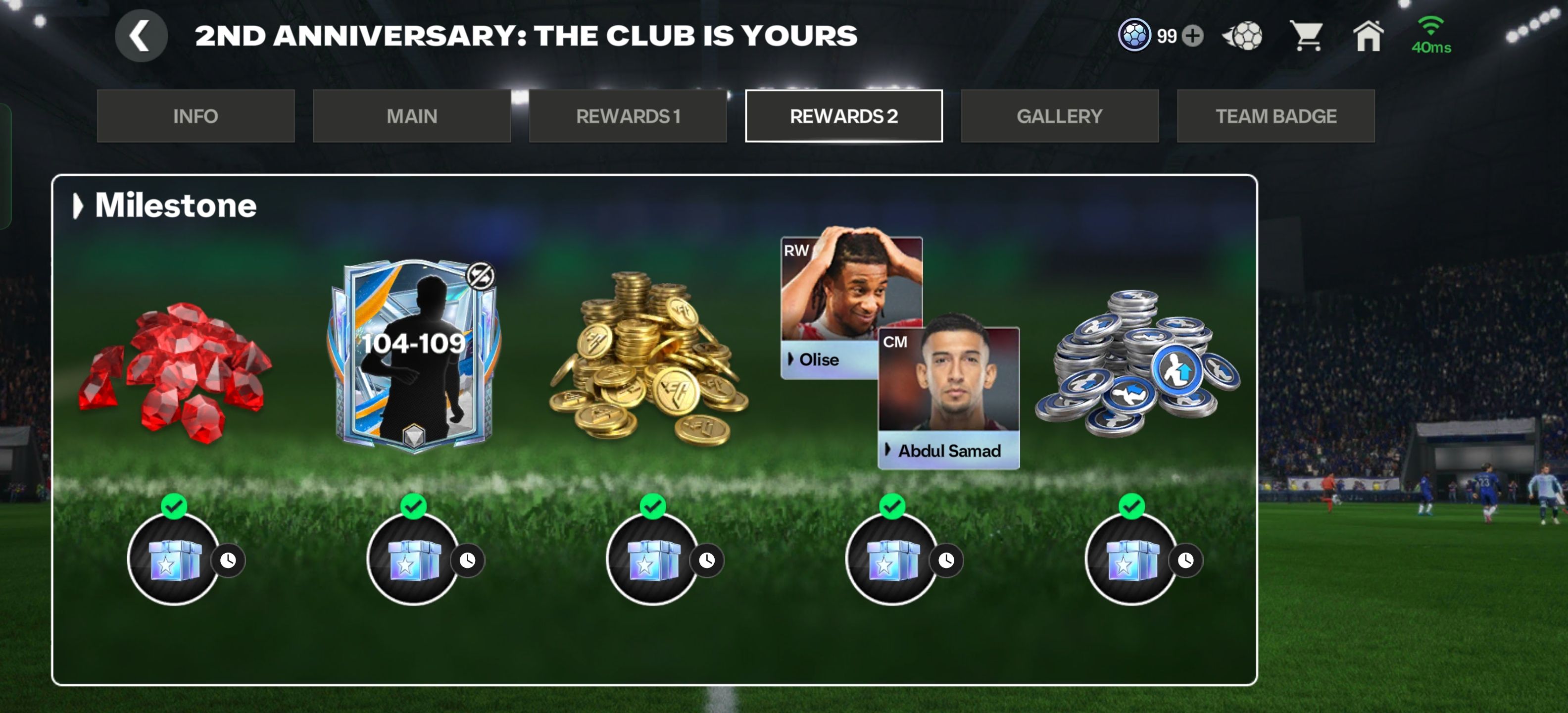Switch to the TEAM BADGE tab

(x=1276, y=116)
